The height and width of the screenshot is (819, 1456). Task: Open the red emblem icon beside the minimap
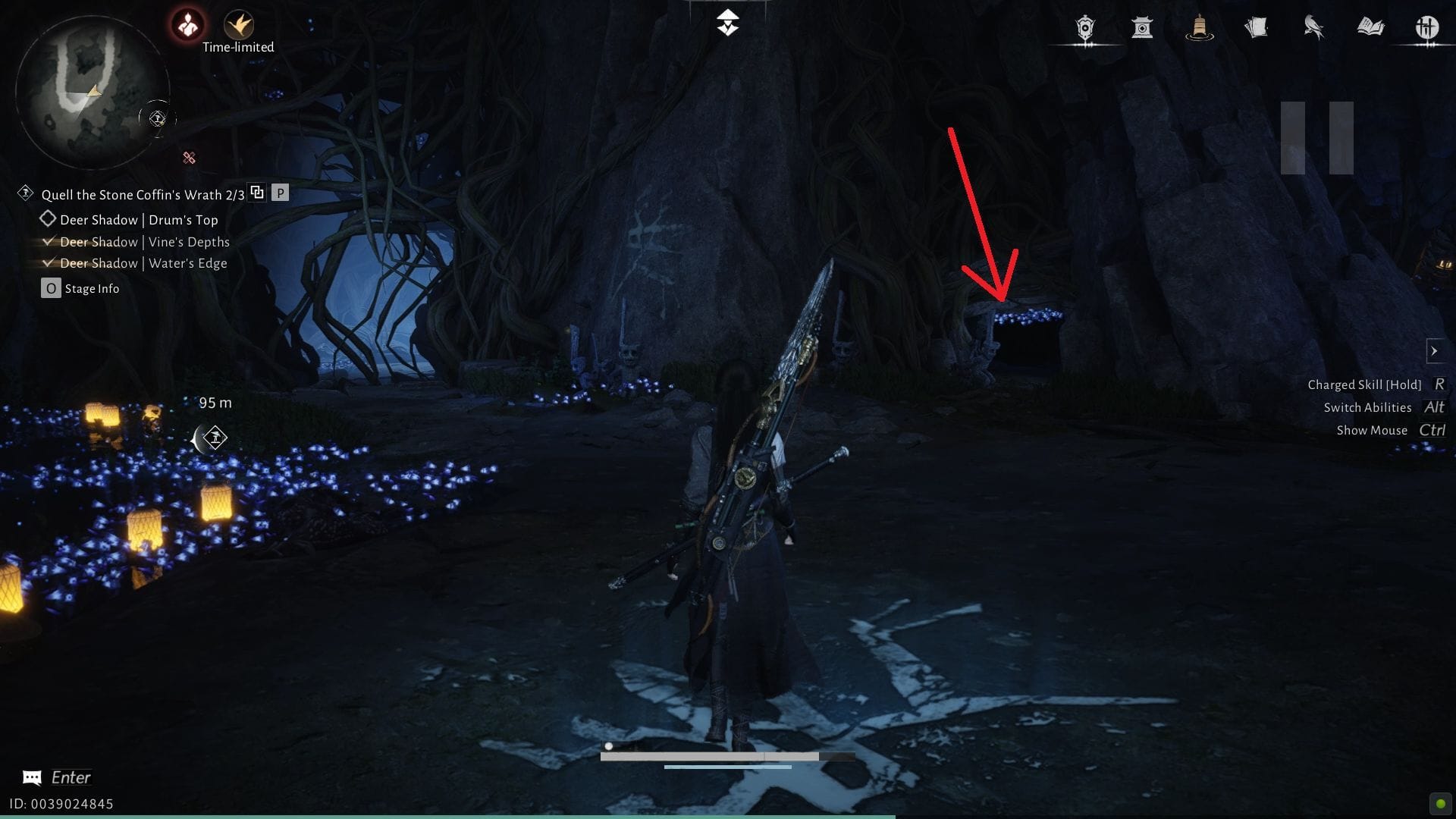[x=187, y=23]
